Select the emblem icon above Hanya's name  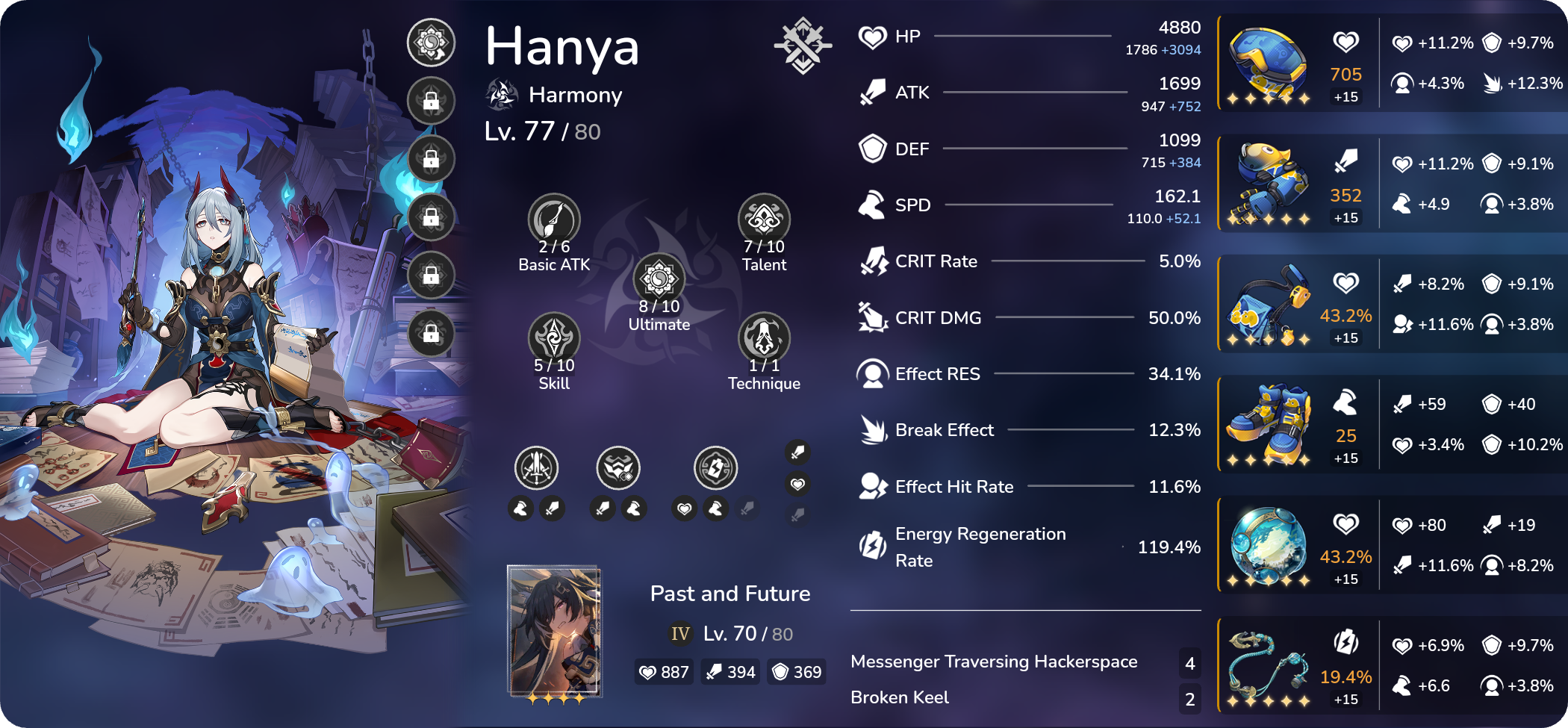[x=431, y=43]
